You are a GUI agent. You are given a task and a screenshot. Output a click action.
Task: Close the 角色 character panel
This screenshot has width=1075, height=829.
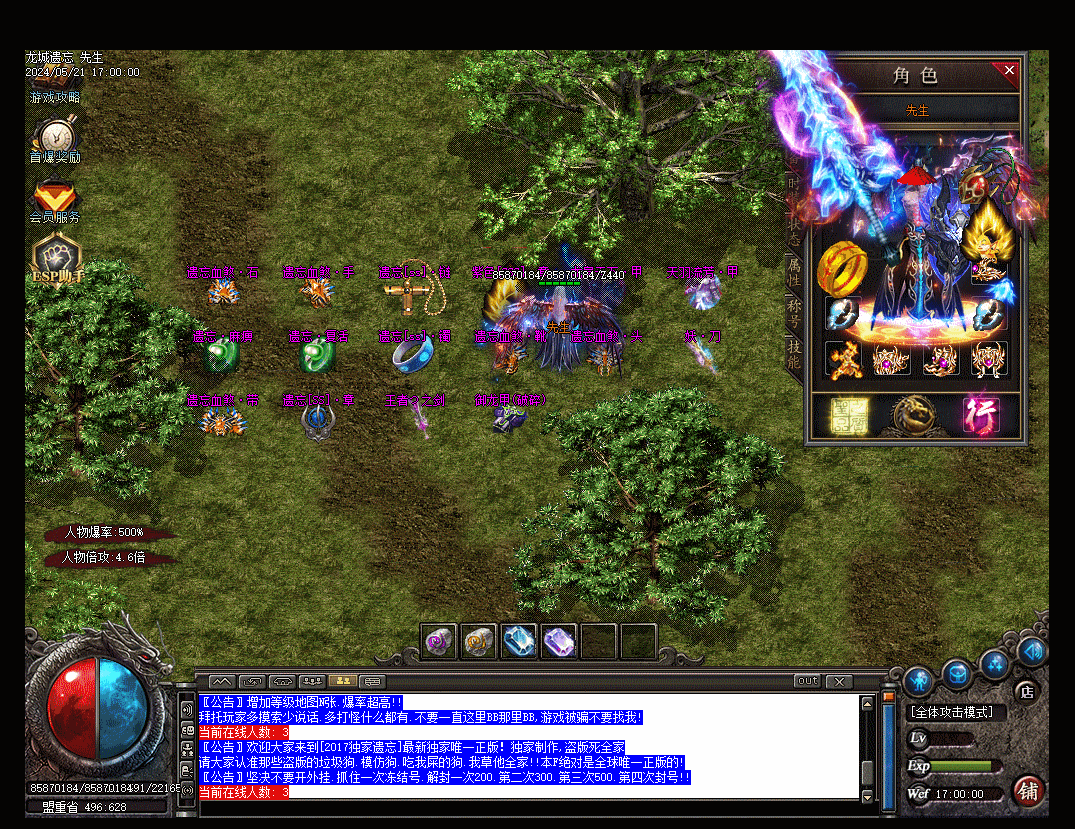click(x=1009, y=70)
